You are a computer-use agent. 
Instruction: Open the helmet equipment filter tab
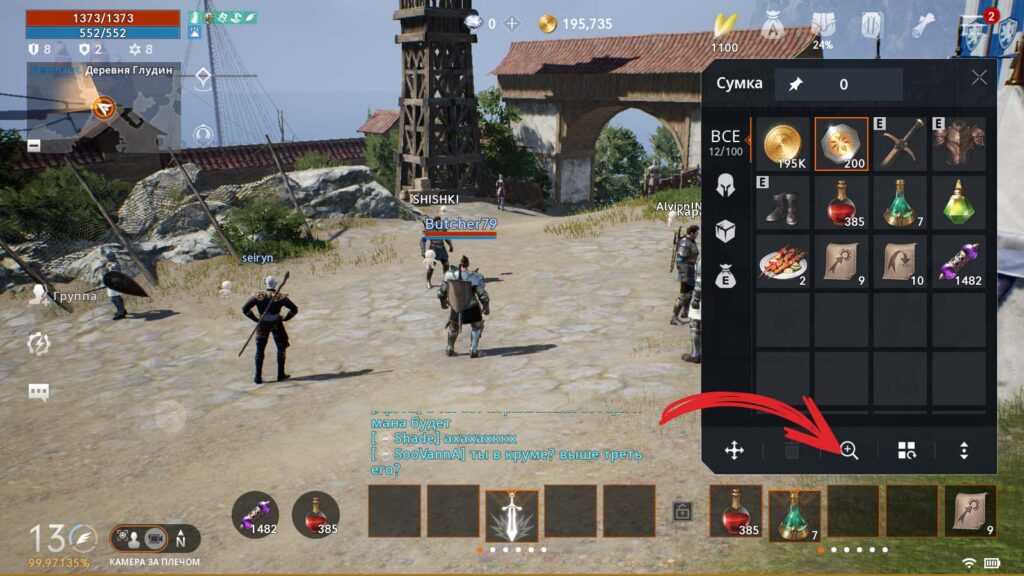(726, 184)
